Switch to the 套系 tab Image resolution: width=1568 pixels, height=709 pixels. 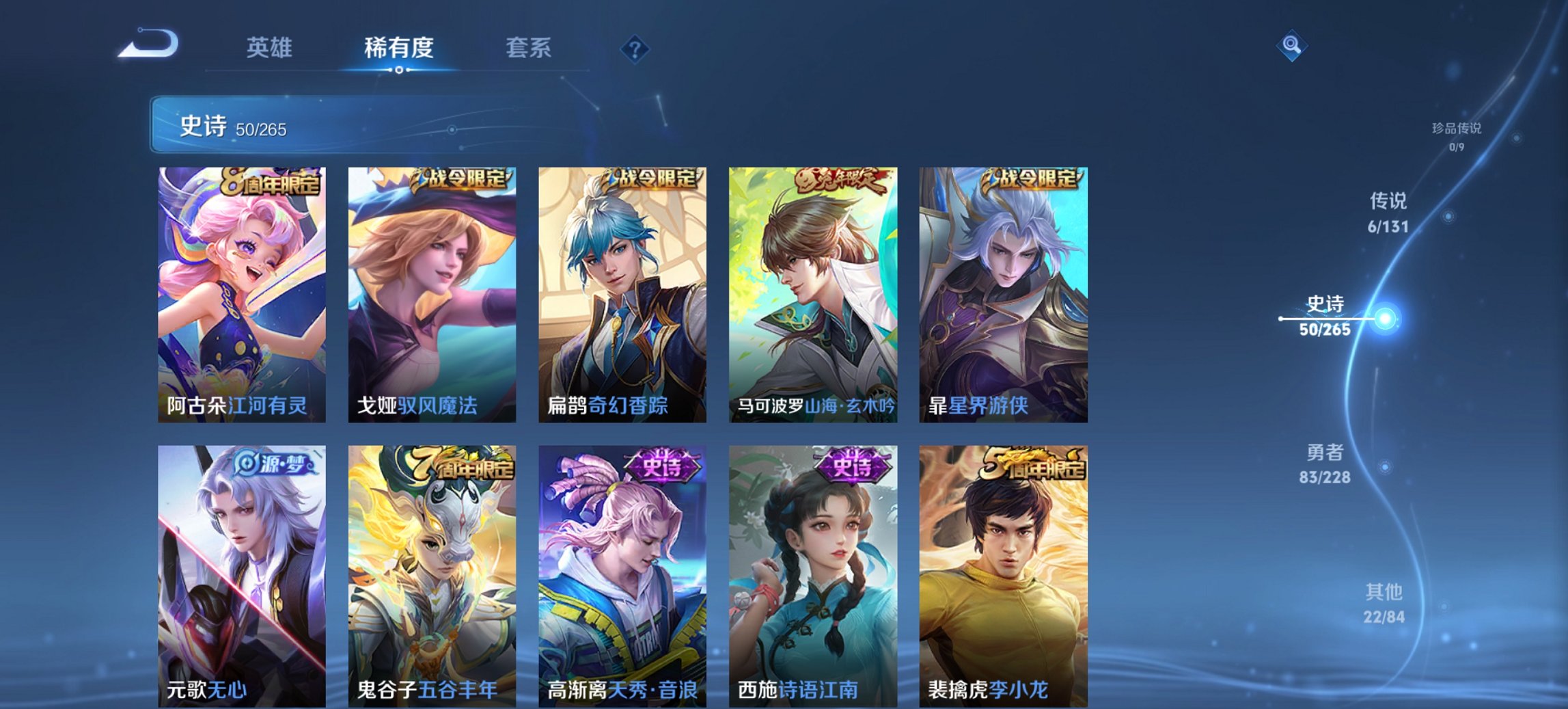[527, 49]
